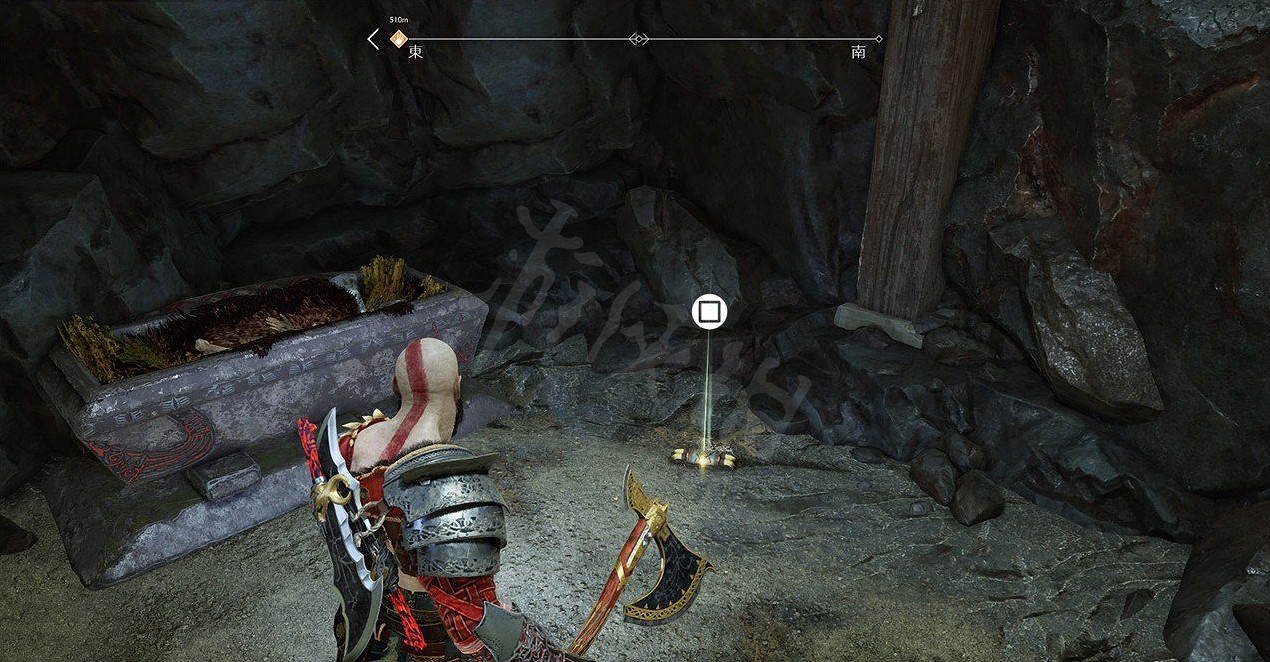The width and height of the screenshot is (1270, 662).
Task: Click the orange quest marker on the compass
Action: 398,39
